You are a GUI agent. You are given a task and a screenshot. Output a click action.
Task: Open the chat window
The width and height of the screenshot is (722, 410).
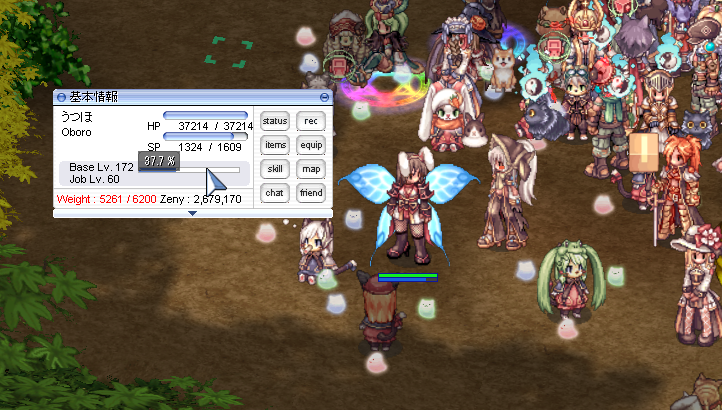click(x=274, y=192)
